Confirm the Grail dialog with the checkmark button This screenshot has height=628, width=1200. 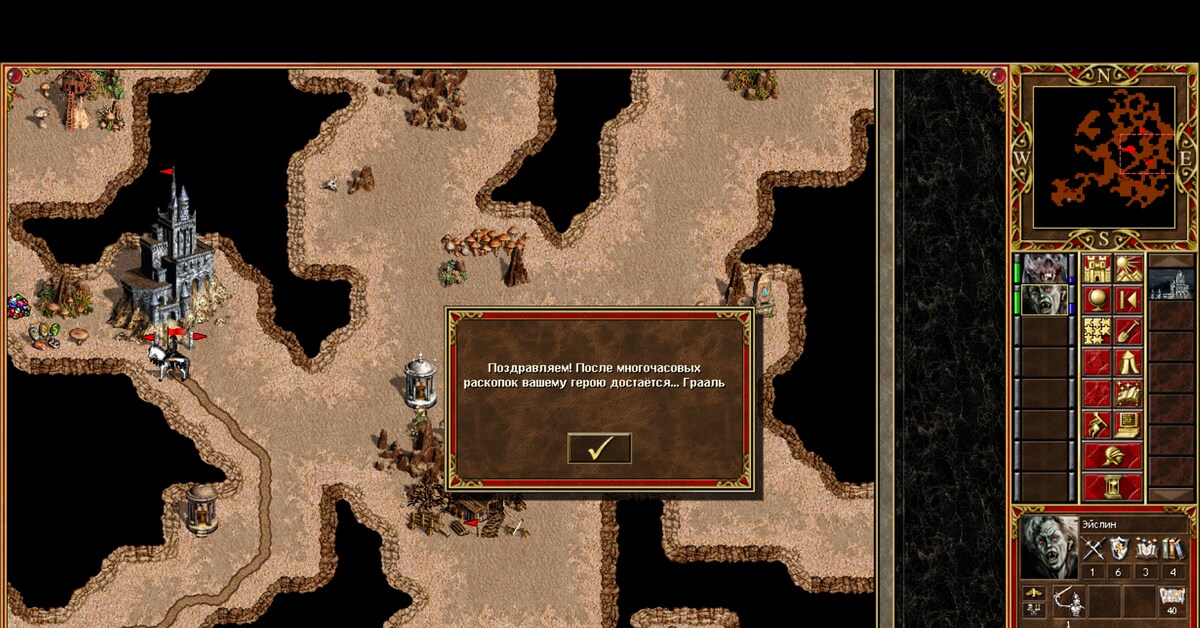599,448
